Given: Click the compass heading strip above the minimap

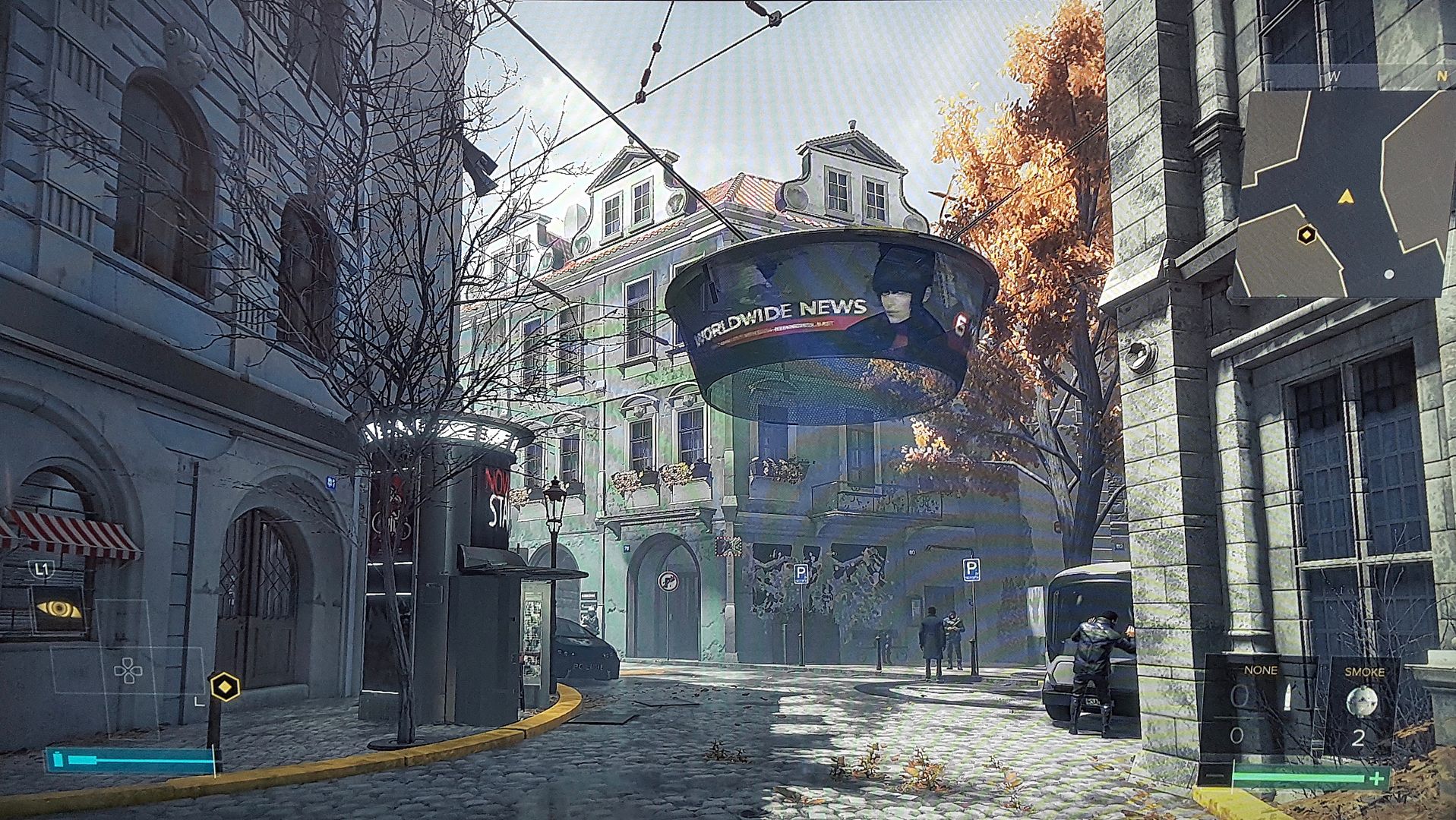Looking at the screenshot, I should click(1358, 76).
